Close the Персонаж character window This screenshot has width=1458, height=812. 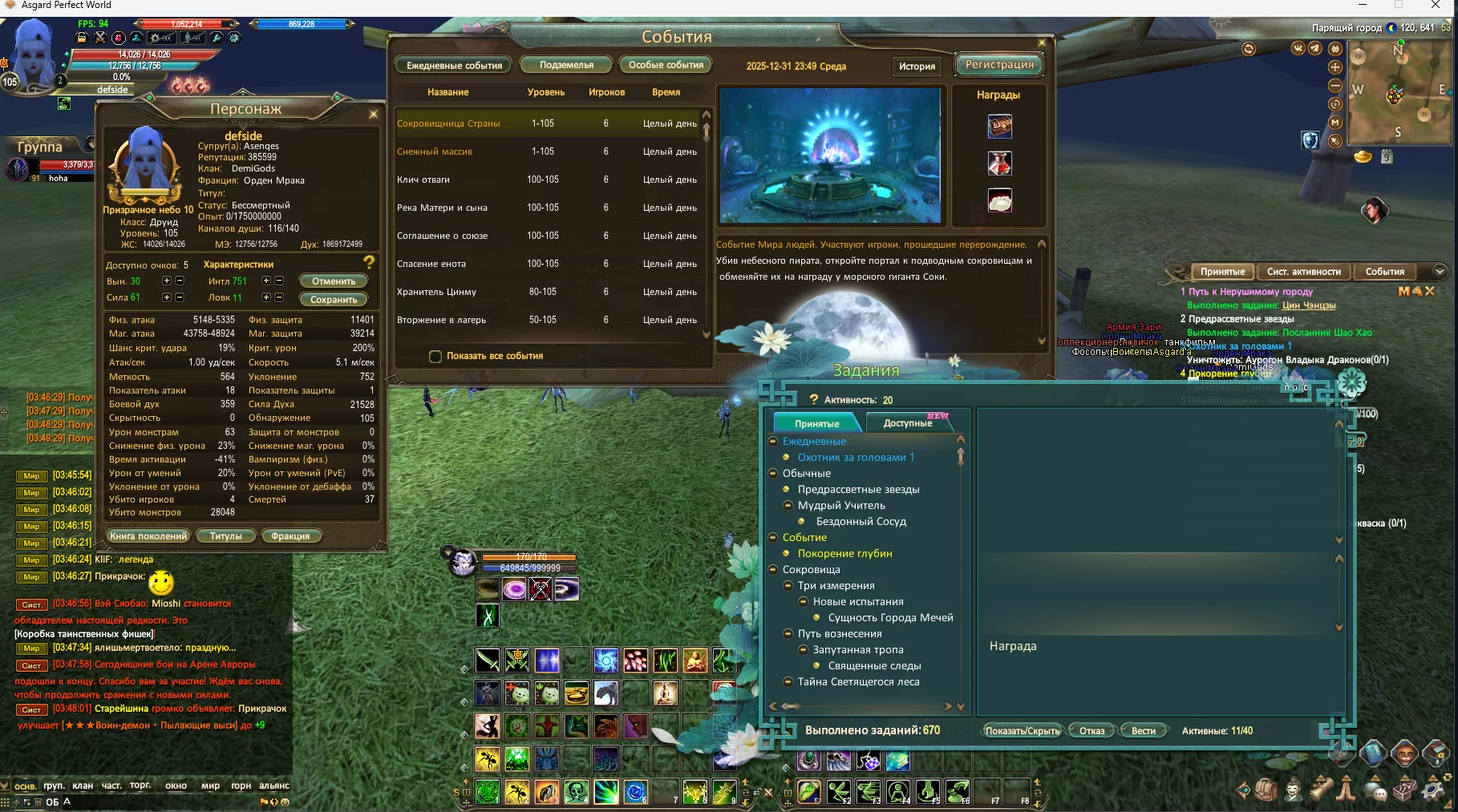373,114
